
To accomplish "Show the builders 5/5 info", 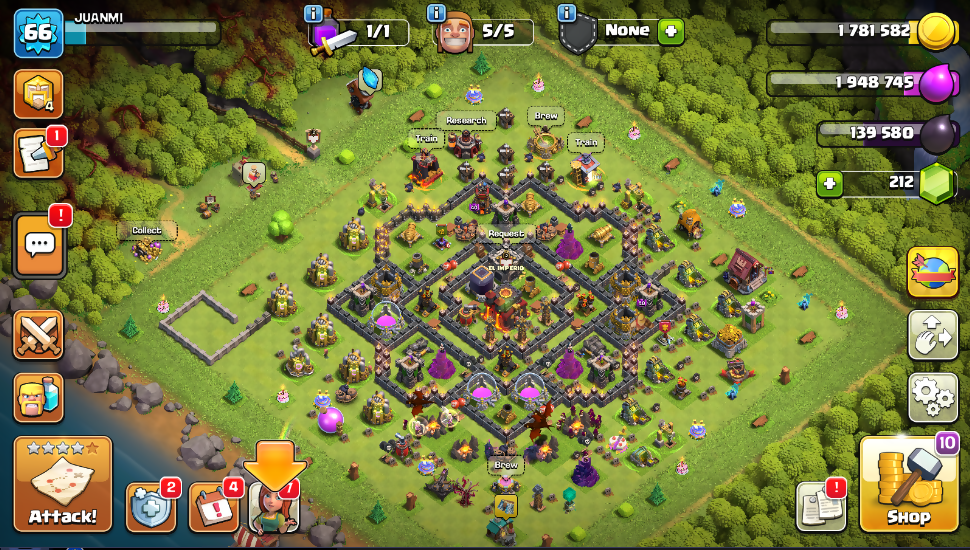I will click(x=437, y=14).
